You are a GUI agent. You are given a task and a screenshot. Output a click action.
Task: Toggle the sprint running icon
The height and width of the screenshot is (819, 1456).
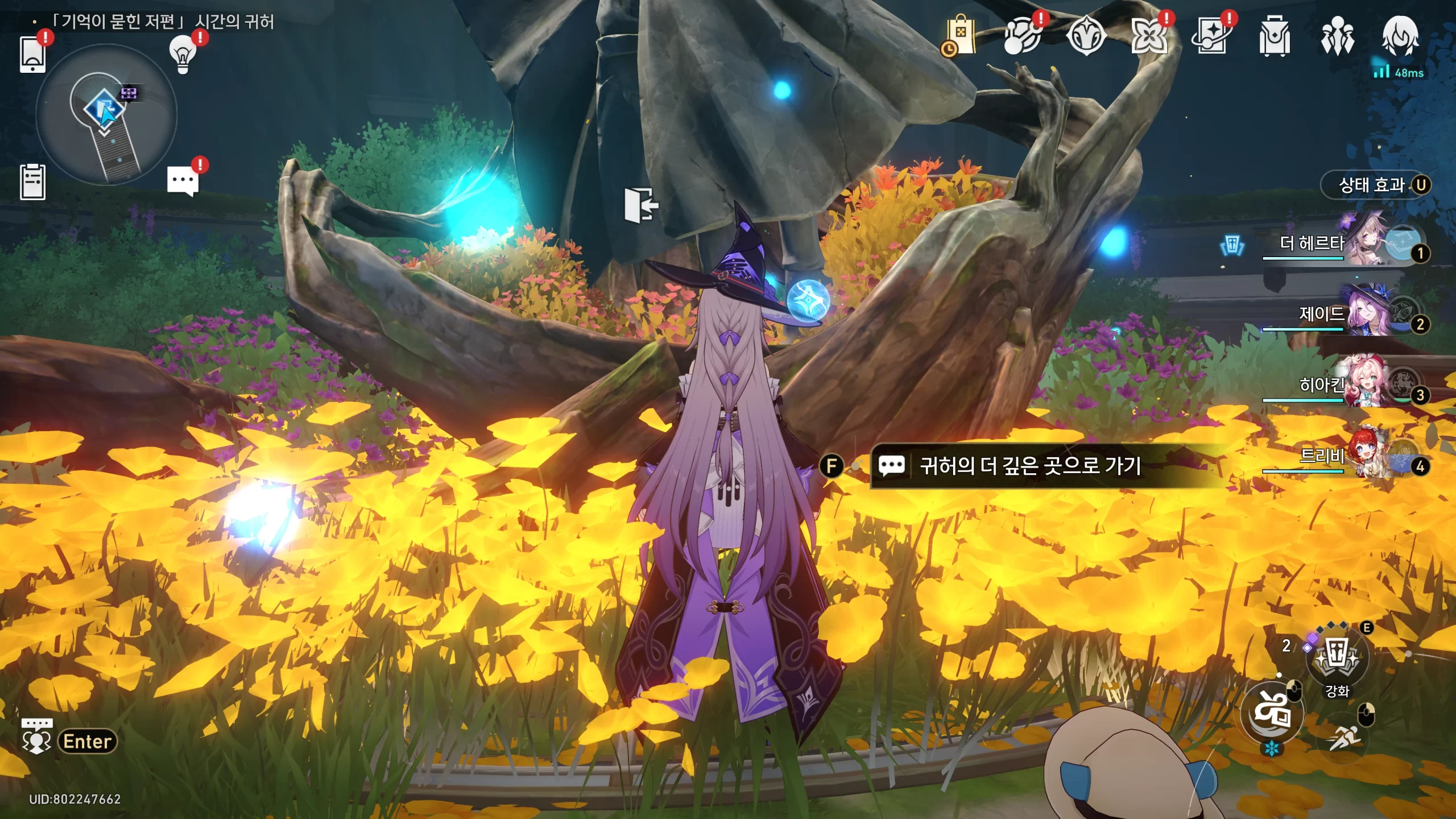pyautogui.click(x=1343, y=738)
